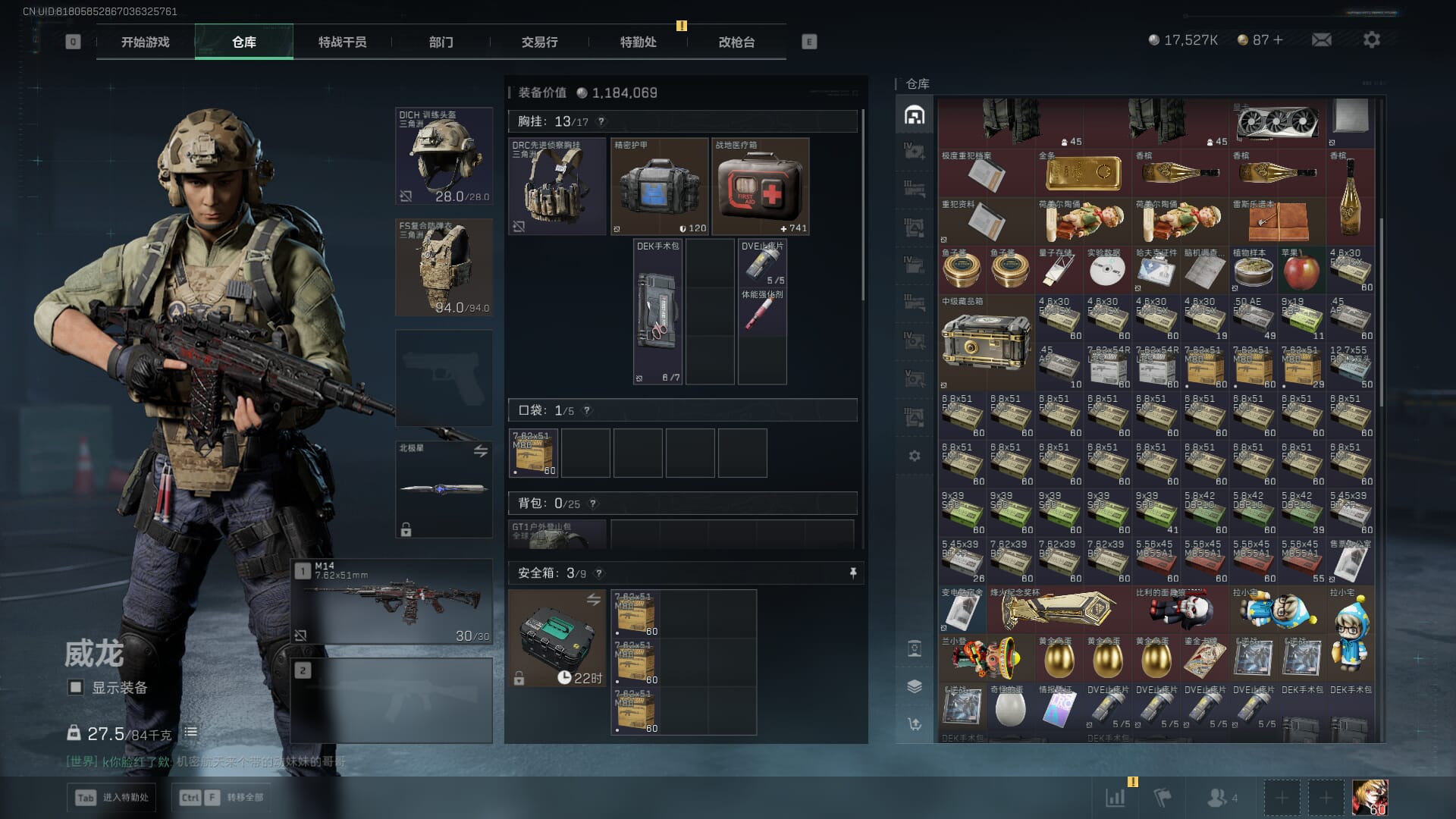Select the 特勤处 tab
The width and height of the screenshot is (1456, 819).
point(638,42)
